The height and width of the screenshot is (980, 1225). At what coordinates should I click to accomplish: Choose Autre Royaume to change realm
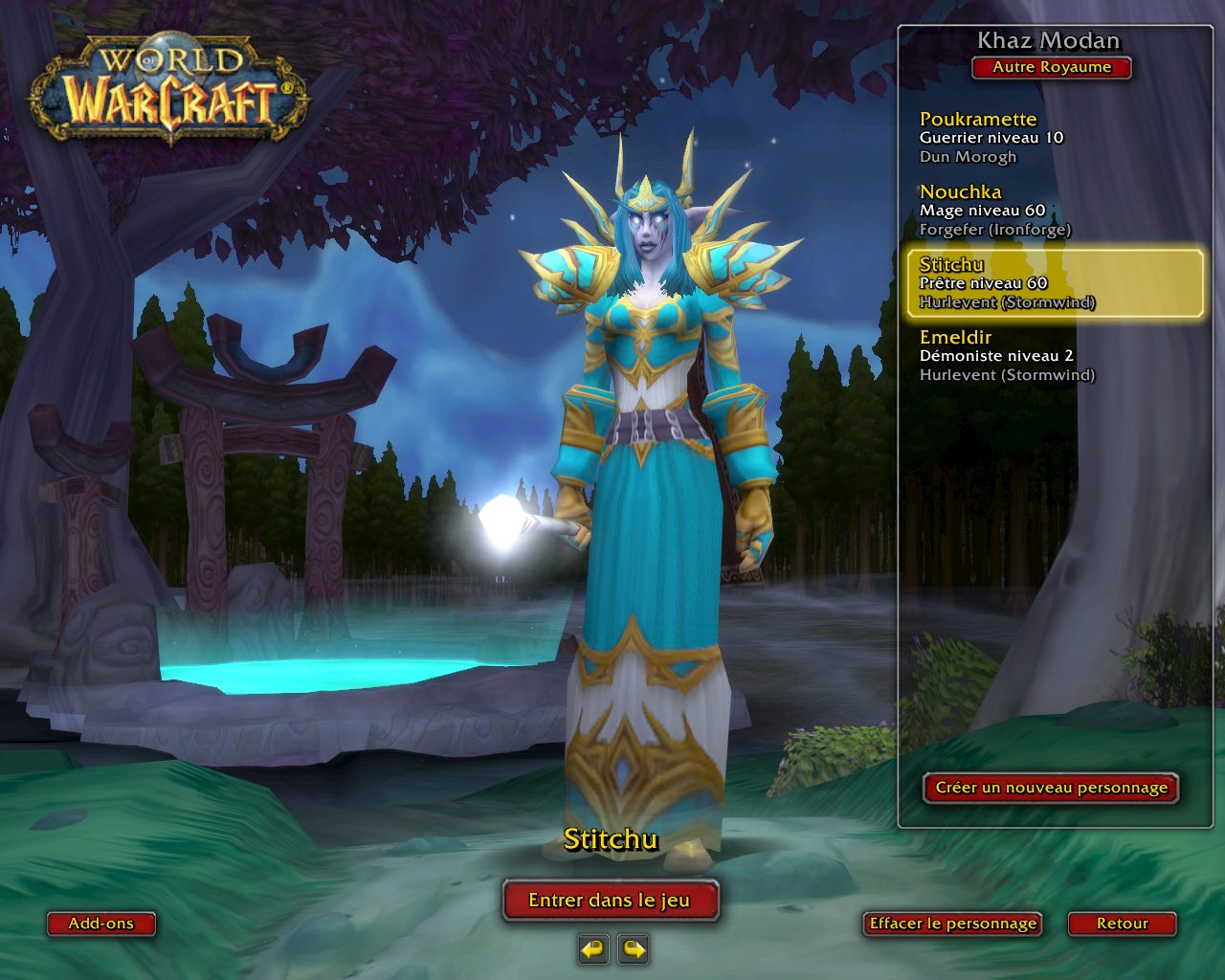tap(1051, 67)
